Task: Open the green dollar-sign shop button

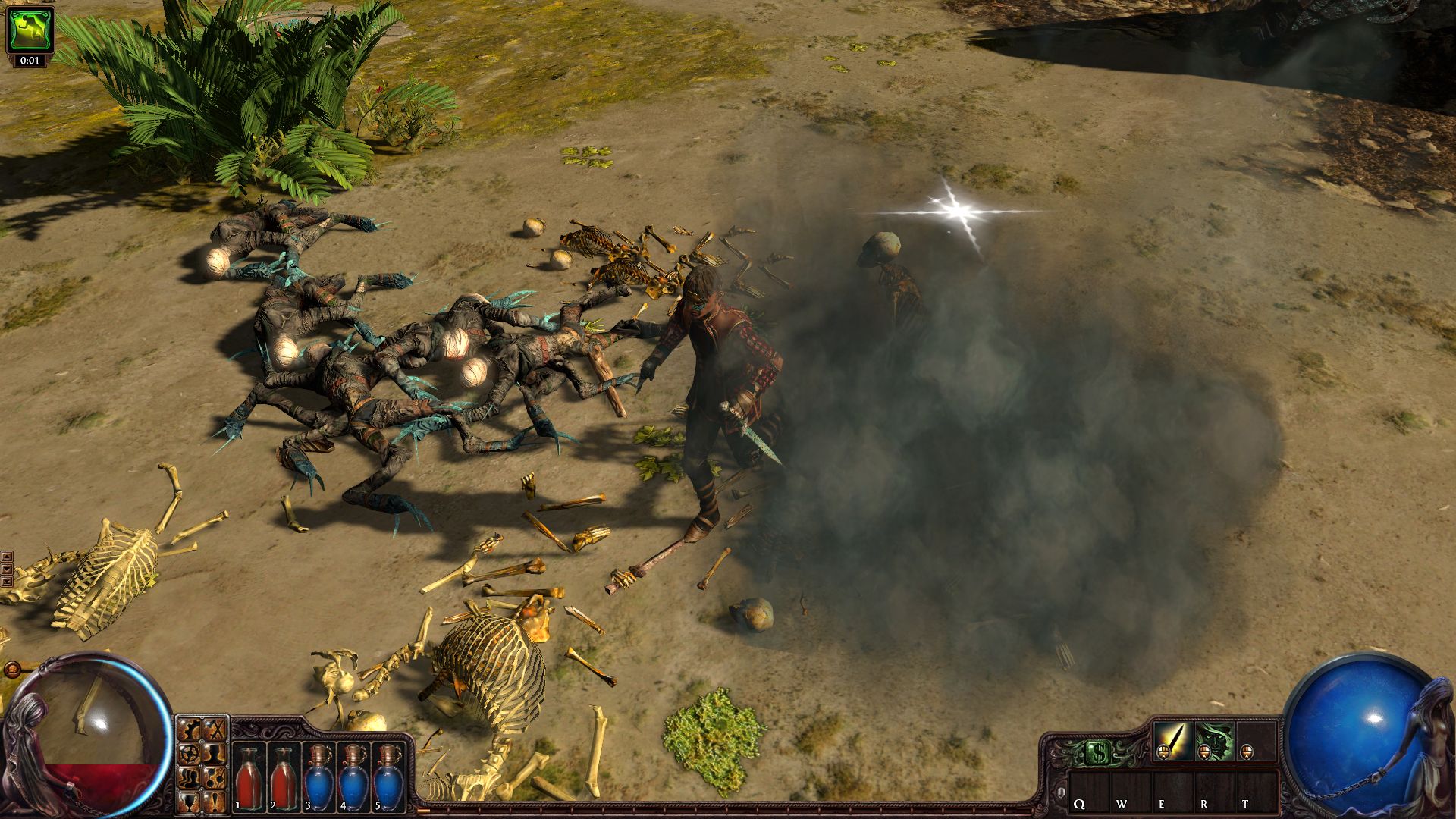Action: click(x=1097, y=753)
